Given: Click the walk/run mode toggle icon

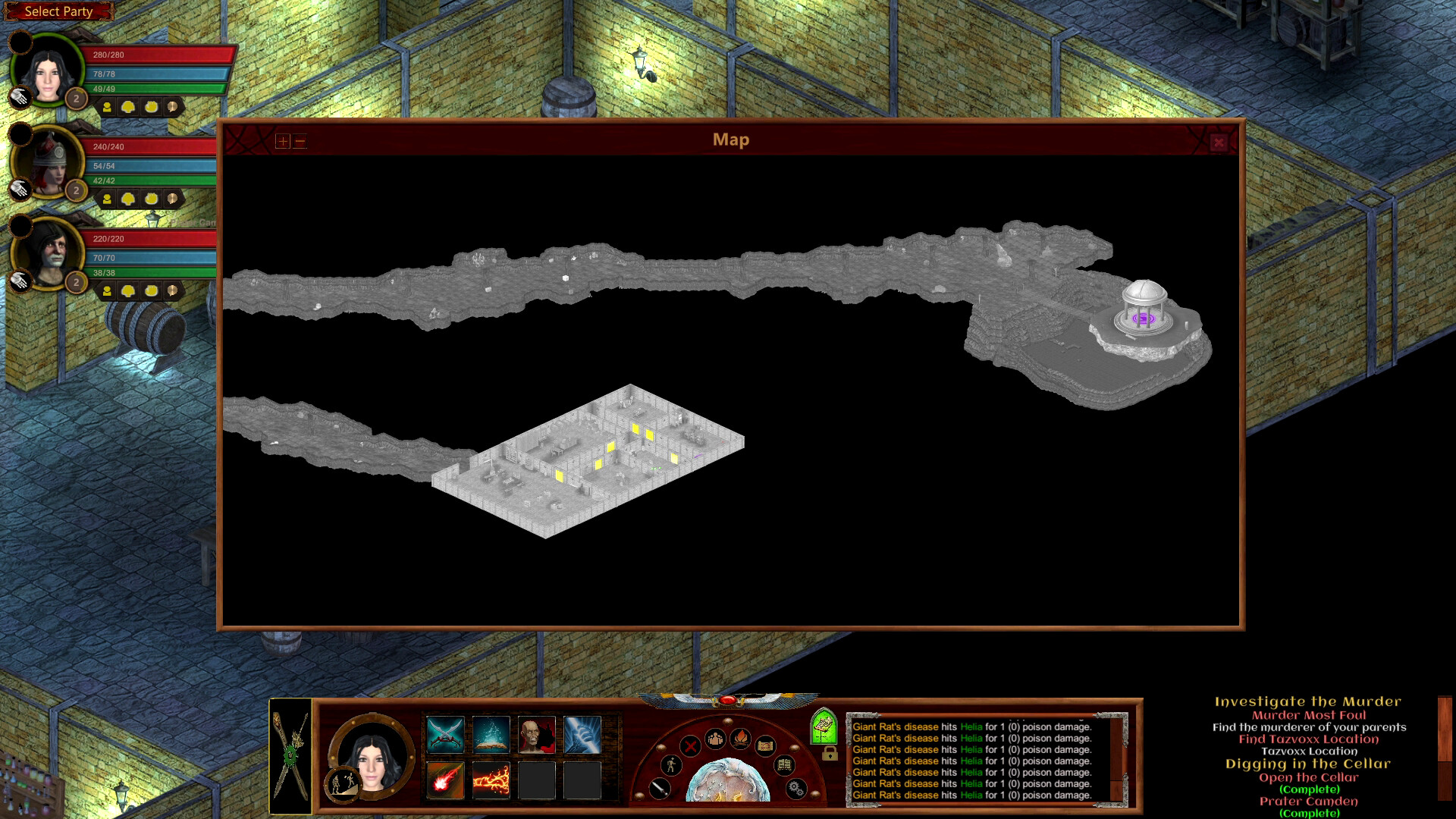Looking at the screenshot, I should (x=671, y=767).
